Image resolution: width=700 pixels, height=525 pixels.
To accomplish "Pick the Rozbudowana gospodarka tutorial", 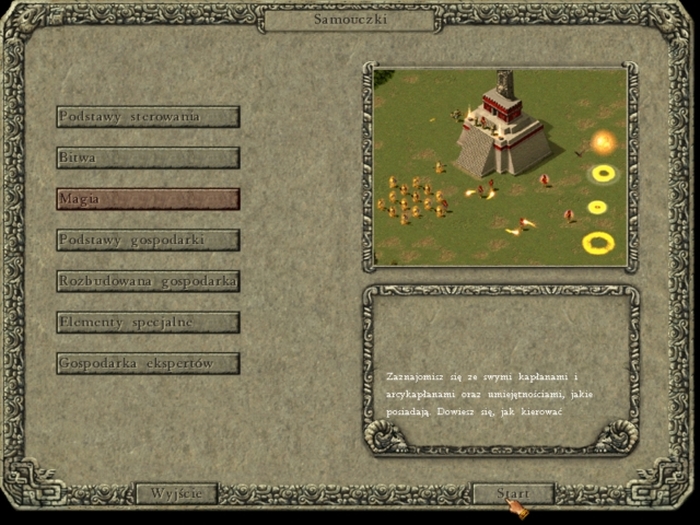I will coord(148,281).
